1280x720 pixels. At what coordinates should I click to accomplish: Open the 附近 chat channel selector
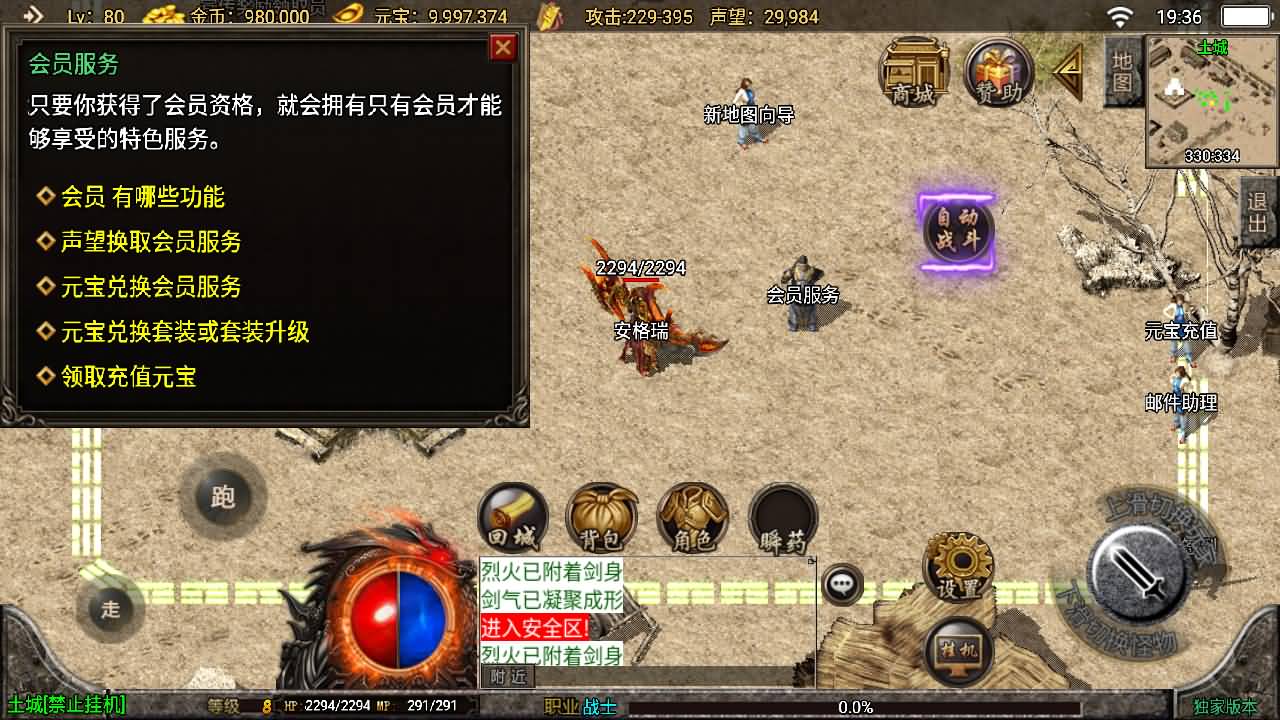tap(508, 676)
